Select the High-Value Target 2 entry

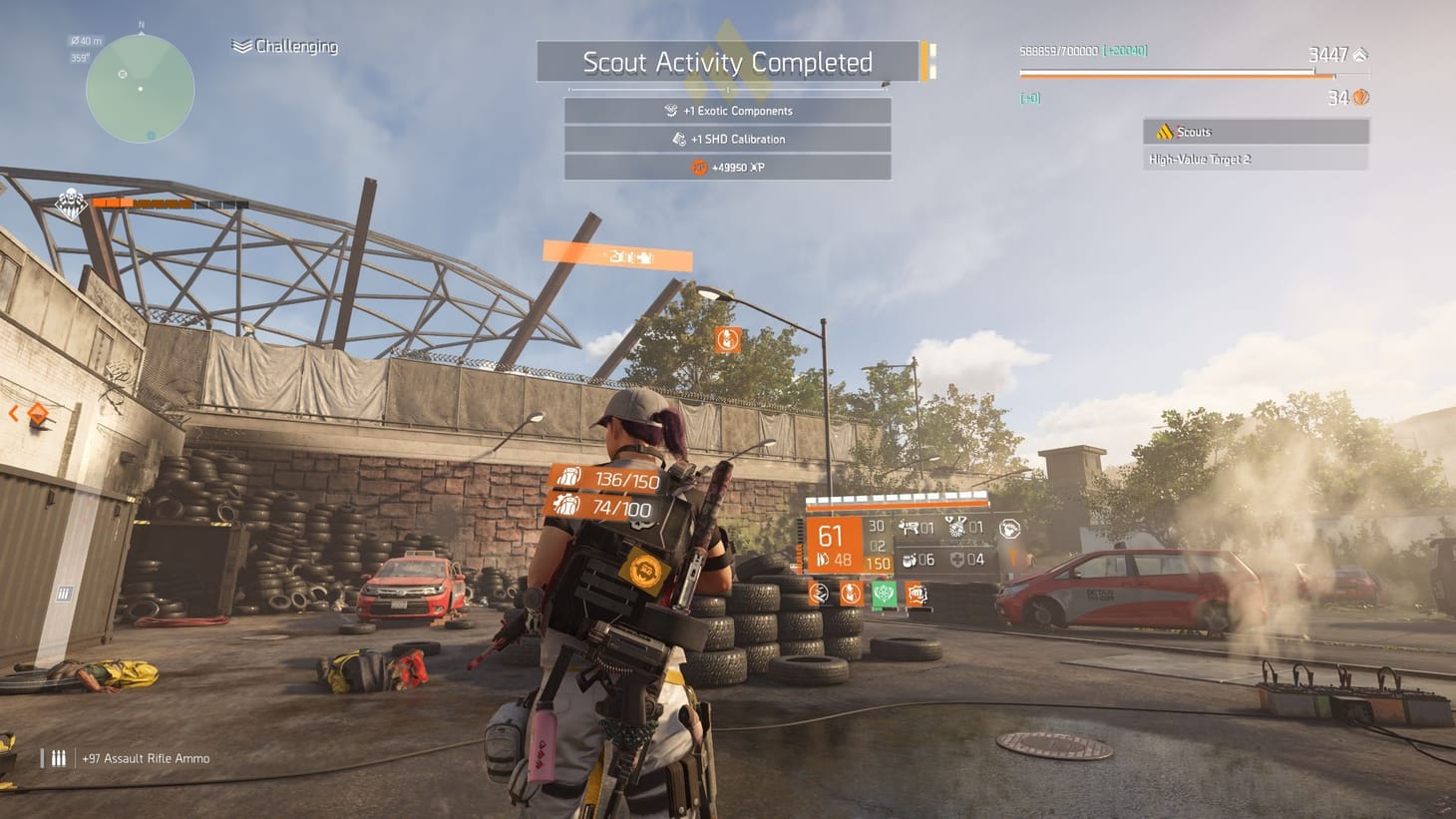(x=1199, y=158)
